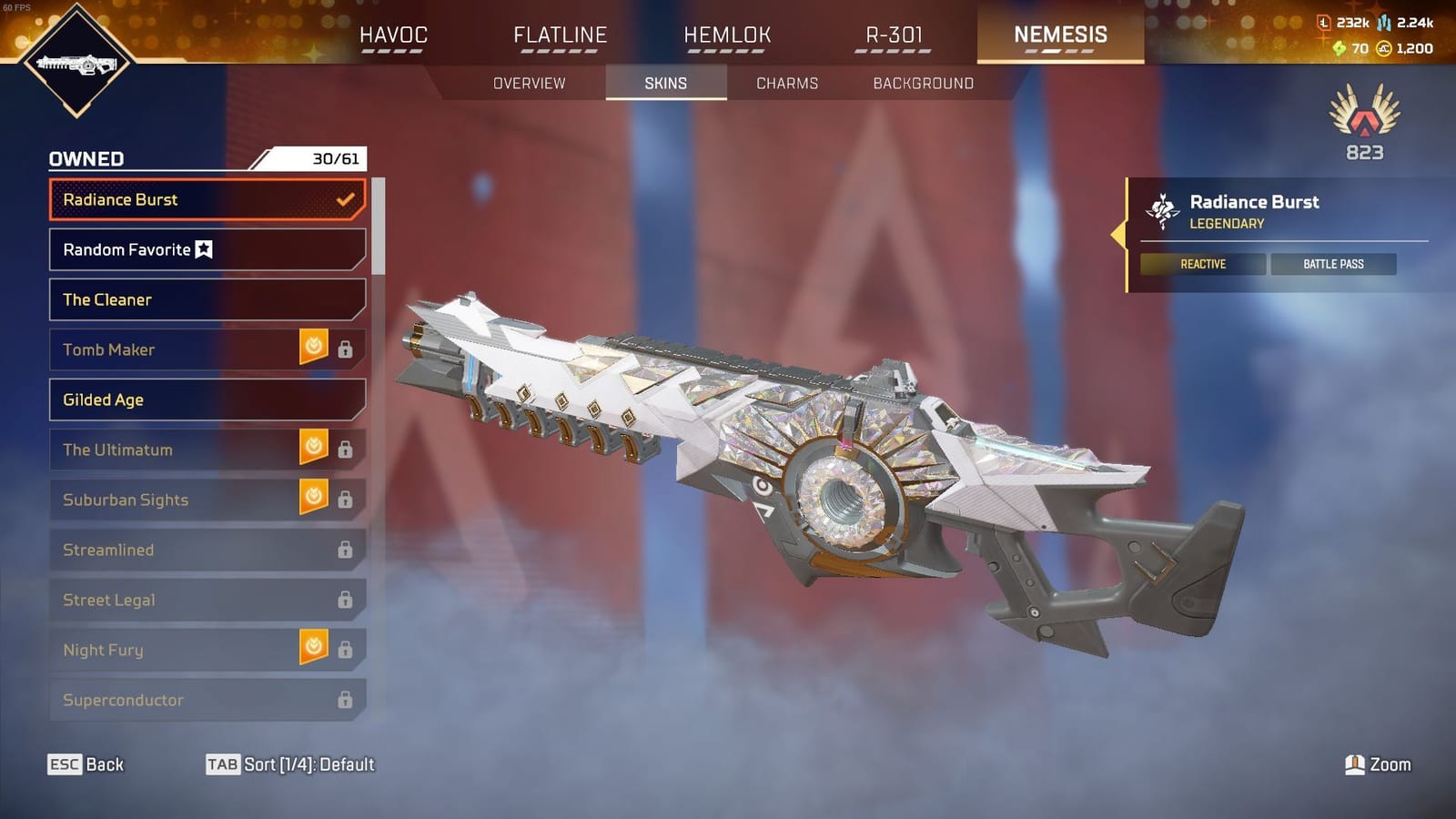Click the lock icon on Streamlined skin

(x=344, y=550)
